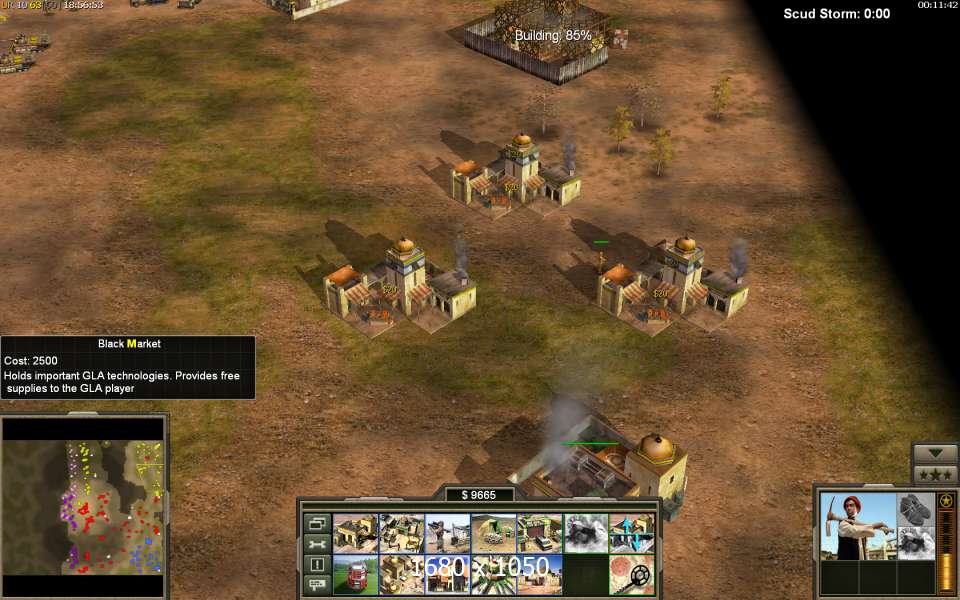Select the worker portrait
Viewport: 960px width, 600px height.
[857, 526]
